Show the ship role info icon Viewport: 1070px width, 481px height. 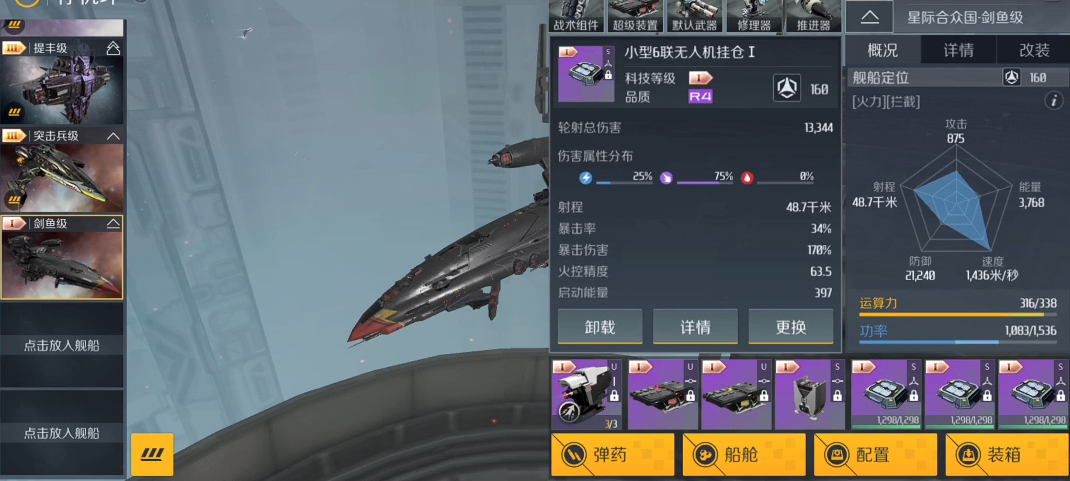(1052, 101)
